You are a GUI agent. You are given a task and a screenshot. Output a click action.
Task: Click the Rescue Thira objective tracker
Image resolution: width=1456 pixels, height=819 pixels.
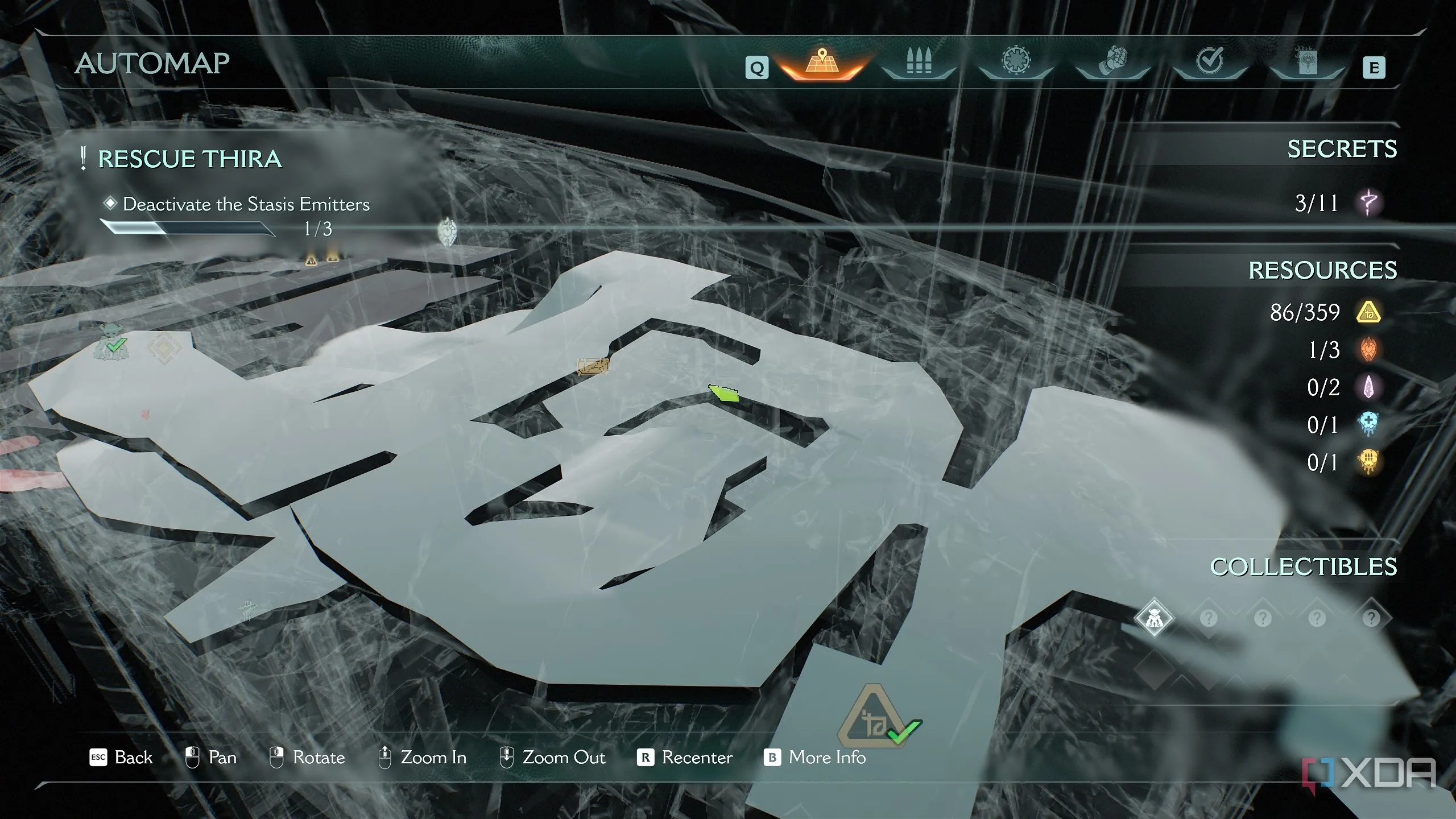190,159
